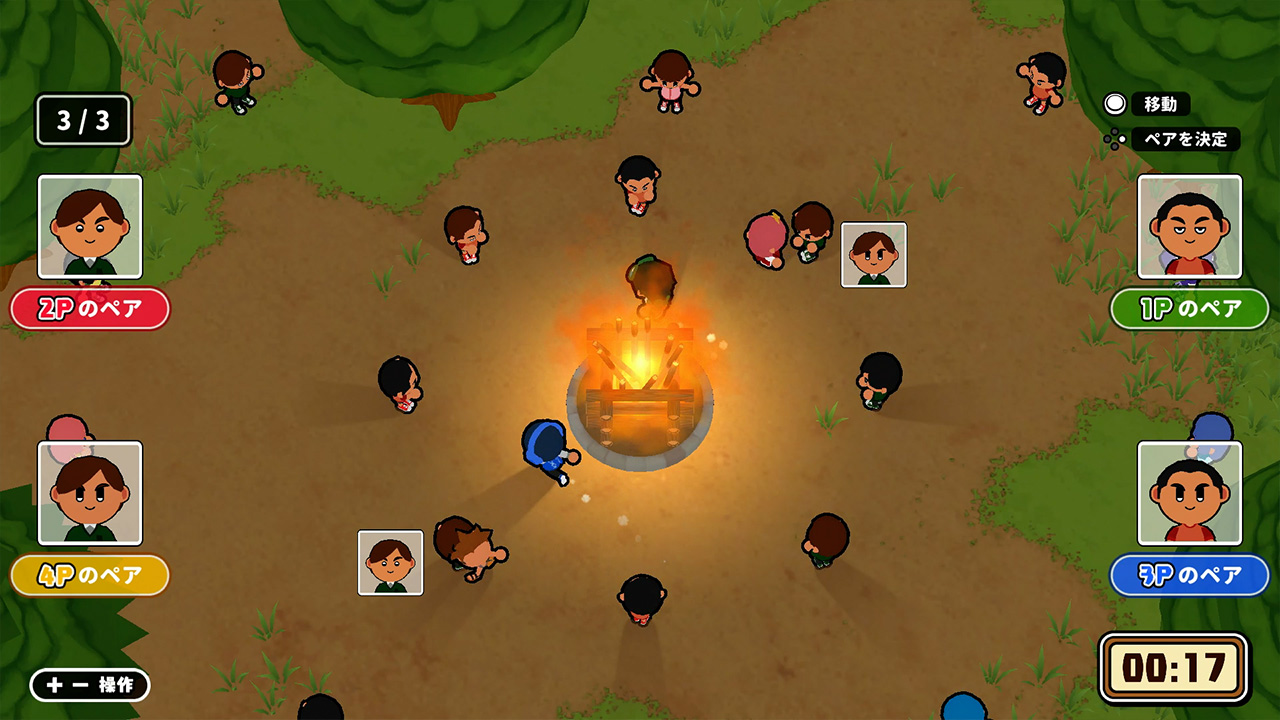Viewport: 1280px width, 720px height.
Task: Click the portrait marker beside the tan-shirt camper
Action: click(391, 564)
